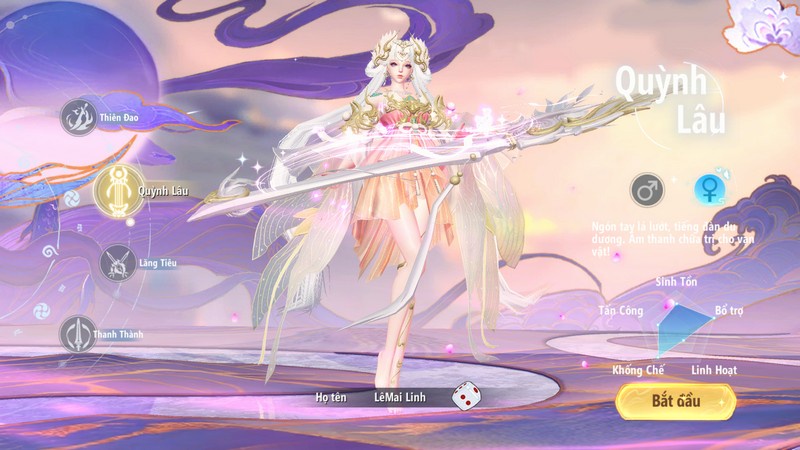Select the Thanh Thành class
The height and width of the screenshot is (450, 800).
[x=78, y=334]
